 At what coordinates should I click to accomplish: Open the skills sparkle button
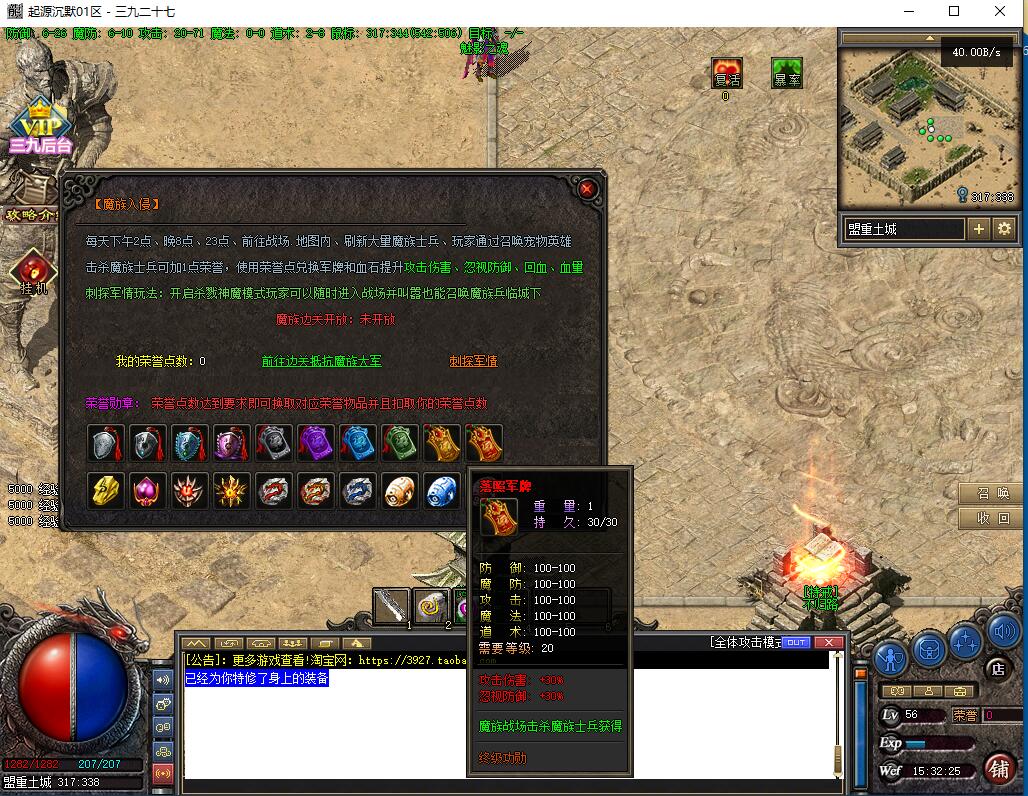pos(966,639)
